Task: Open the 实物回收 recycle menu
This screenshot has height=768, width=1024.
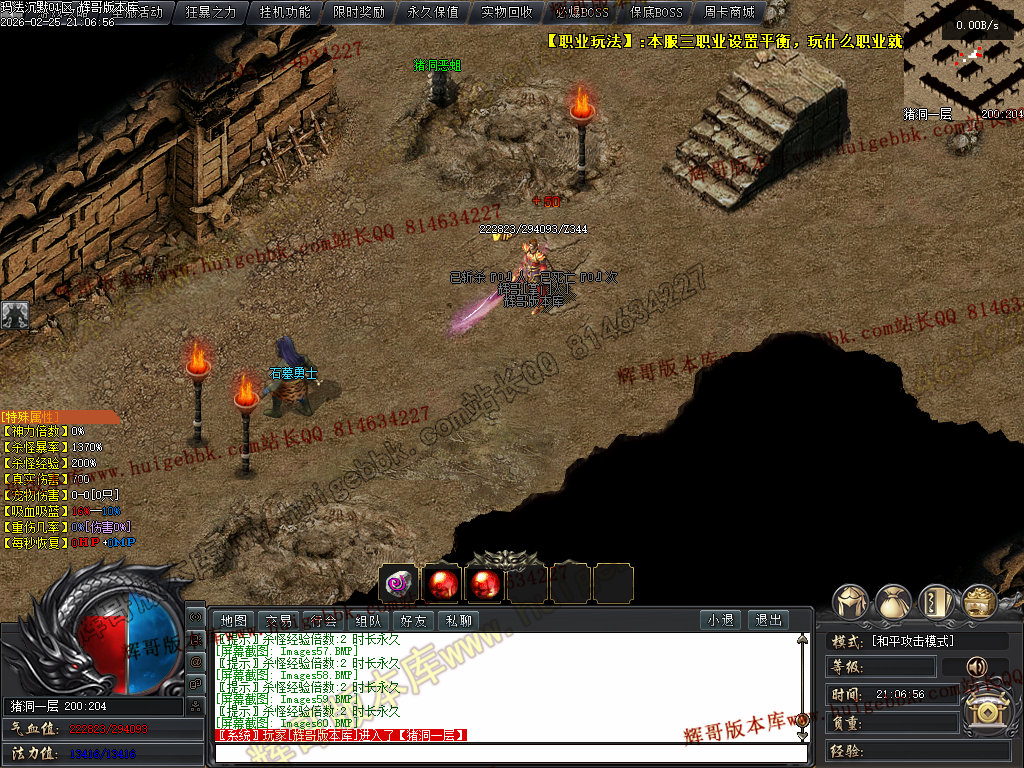Action: click(x=507, y=13)
